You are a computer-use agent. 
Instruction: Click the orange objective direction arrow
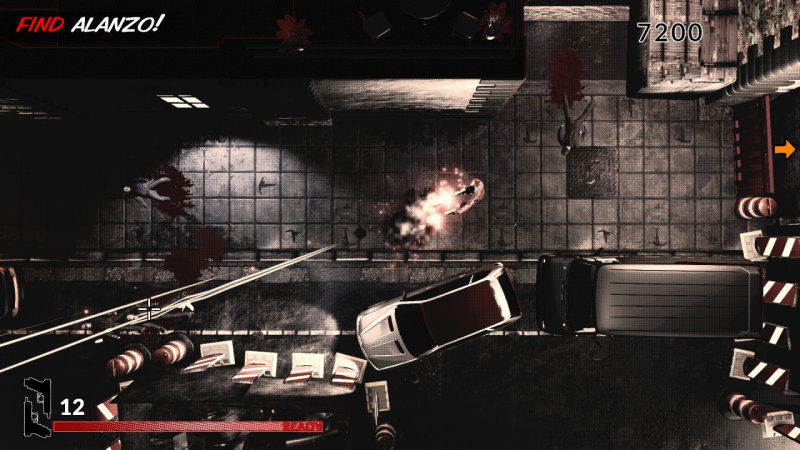click(x=785, y=149)
